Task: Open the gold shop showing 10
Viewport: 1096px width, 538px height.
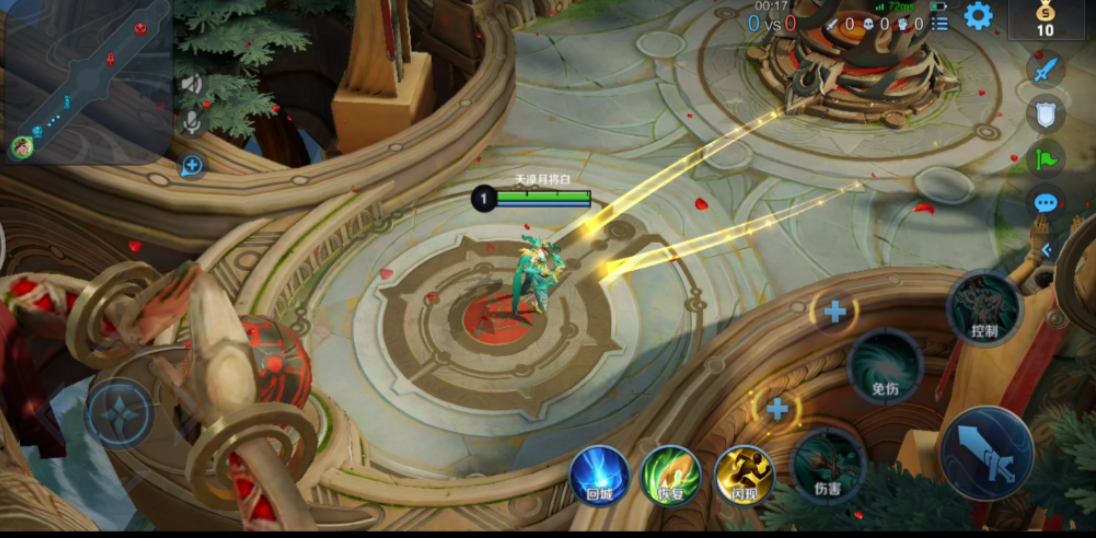Action: [1045, 19]
